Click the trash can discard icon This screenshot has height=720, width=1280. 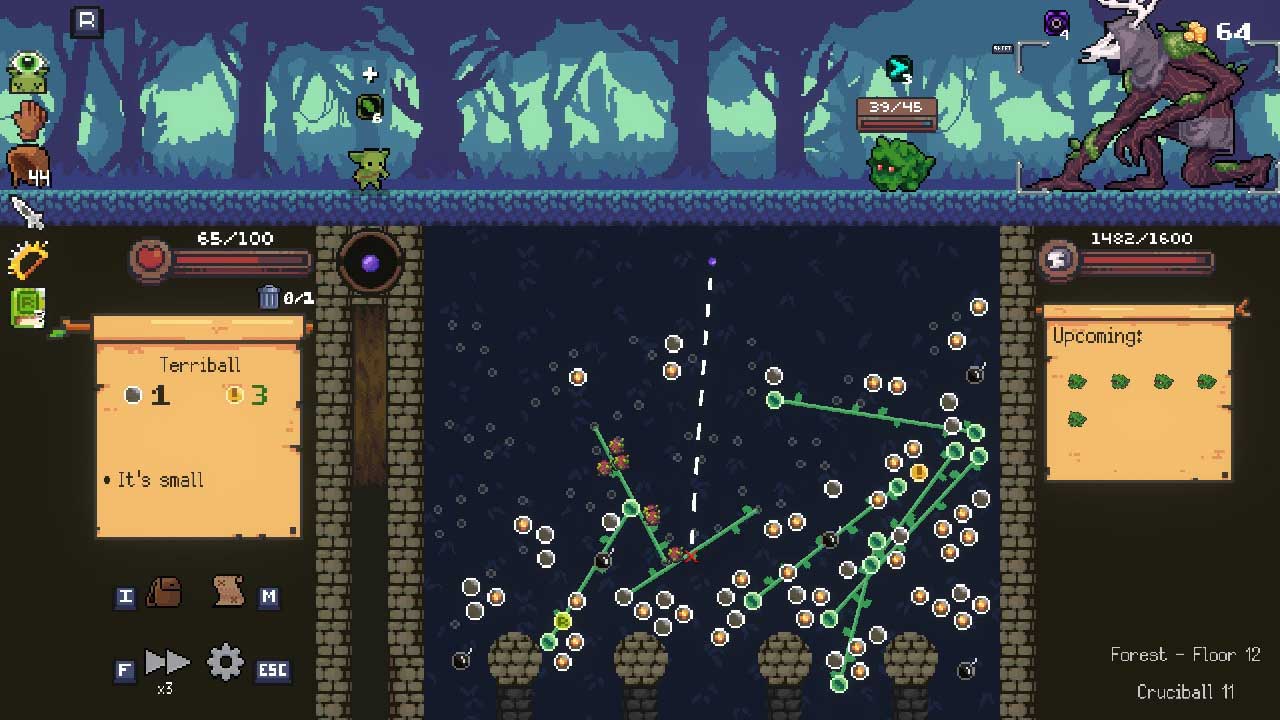(269, 297)
